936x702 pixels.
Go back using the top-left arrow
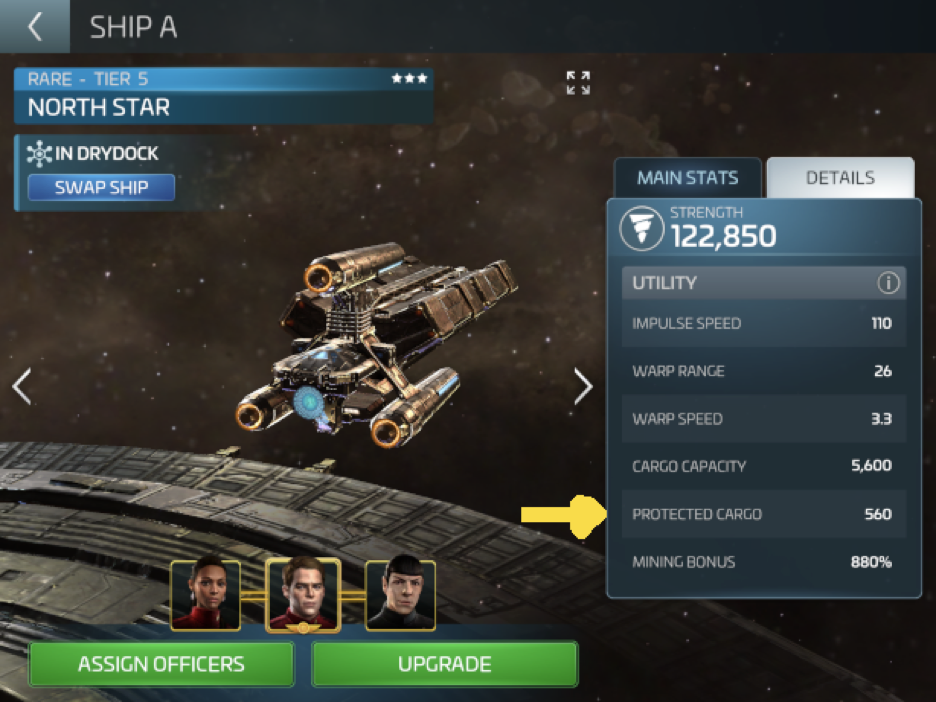pyautogui.click(x=35, y=27)
